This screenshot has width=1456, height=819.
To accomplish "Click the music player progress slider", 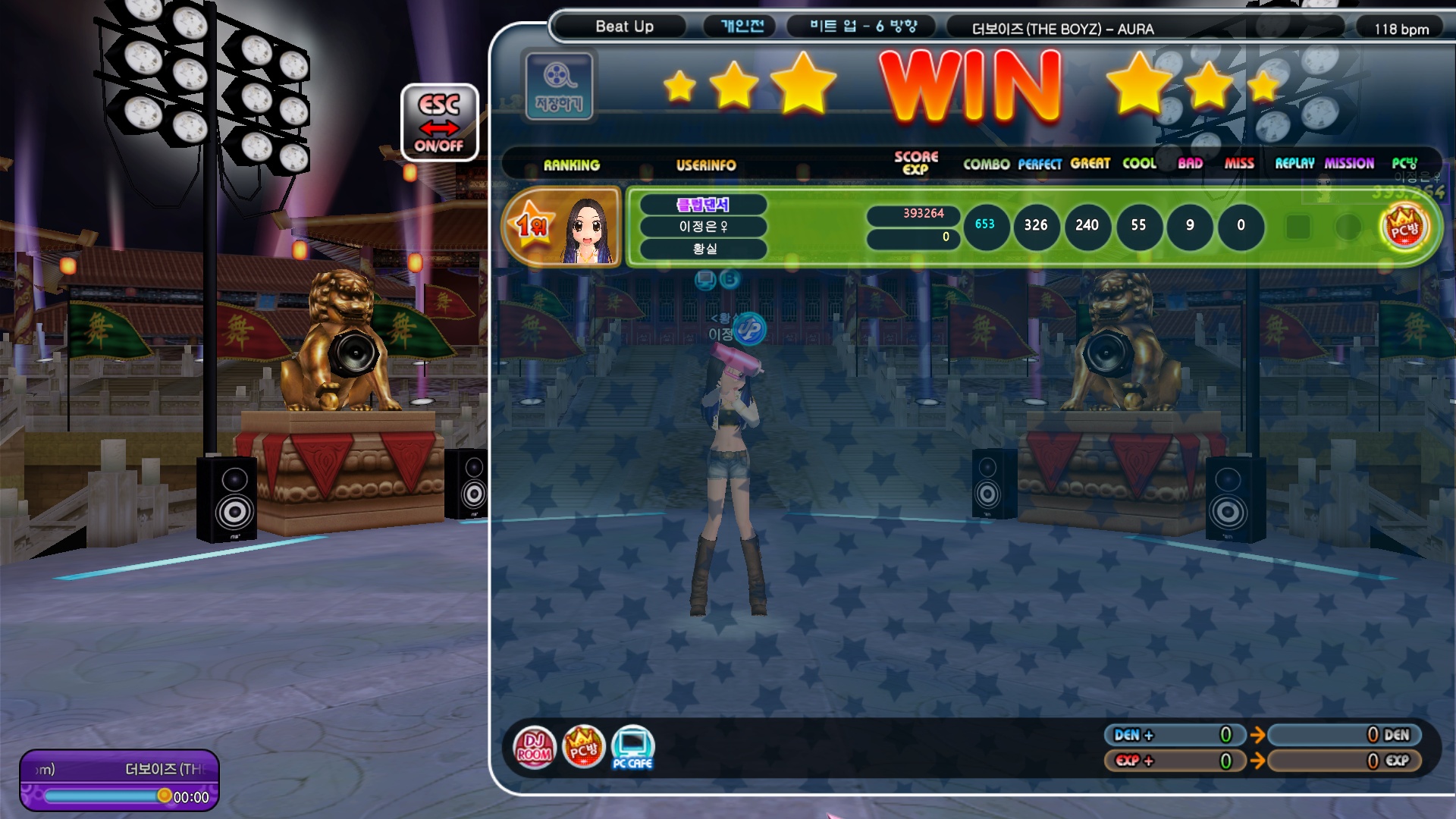I will [x=104, y=796].
